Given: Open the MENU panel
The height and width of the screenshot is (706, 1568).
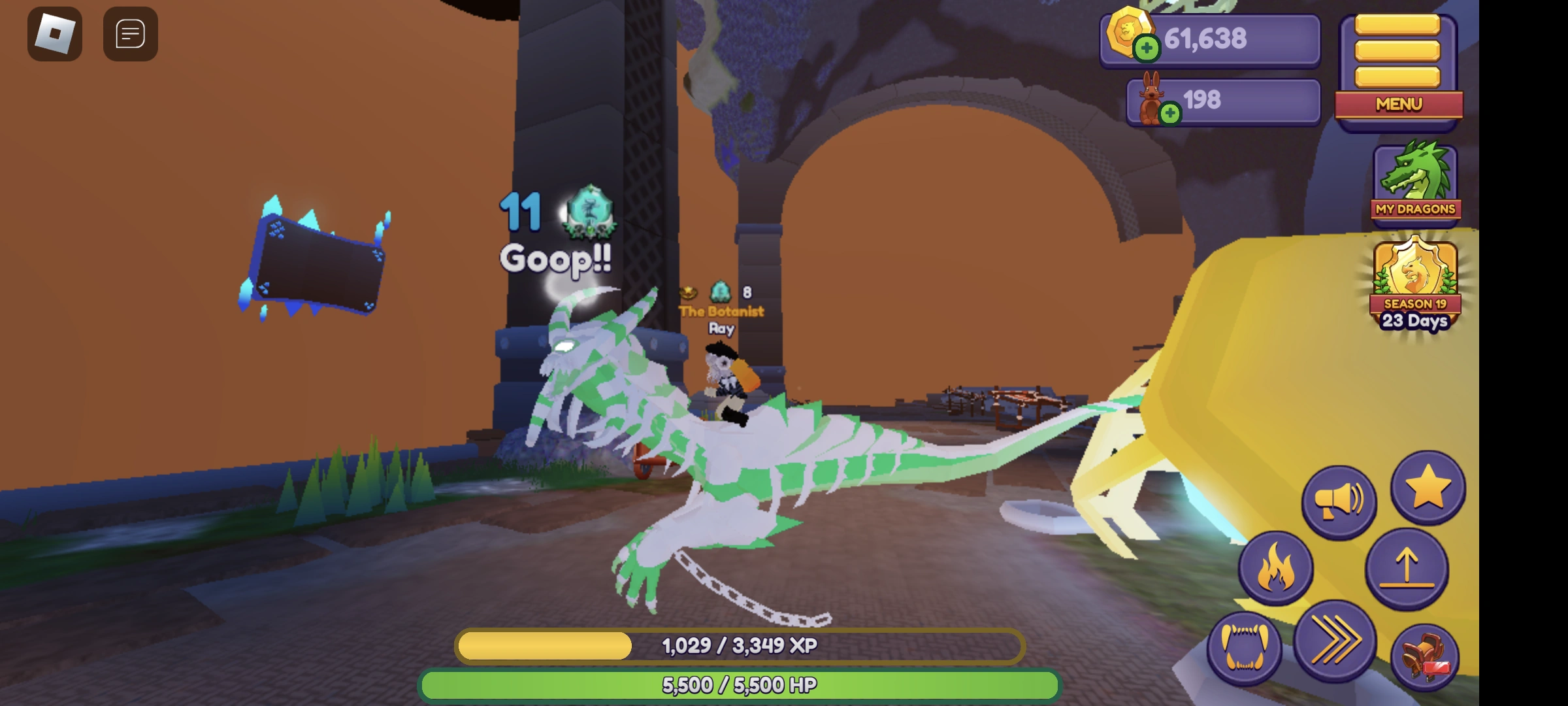Looking at the screenshot, I should point(1398,105).
